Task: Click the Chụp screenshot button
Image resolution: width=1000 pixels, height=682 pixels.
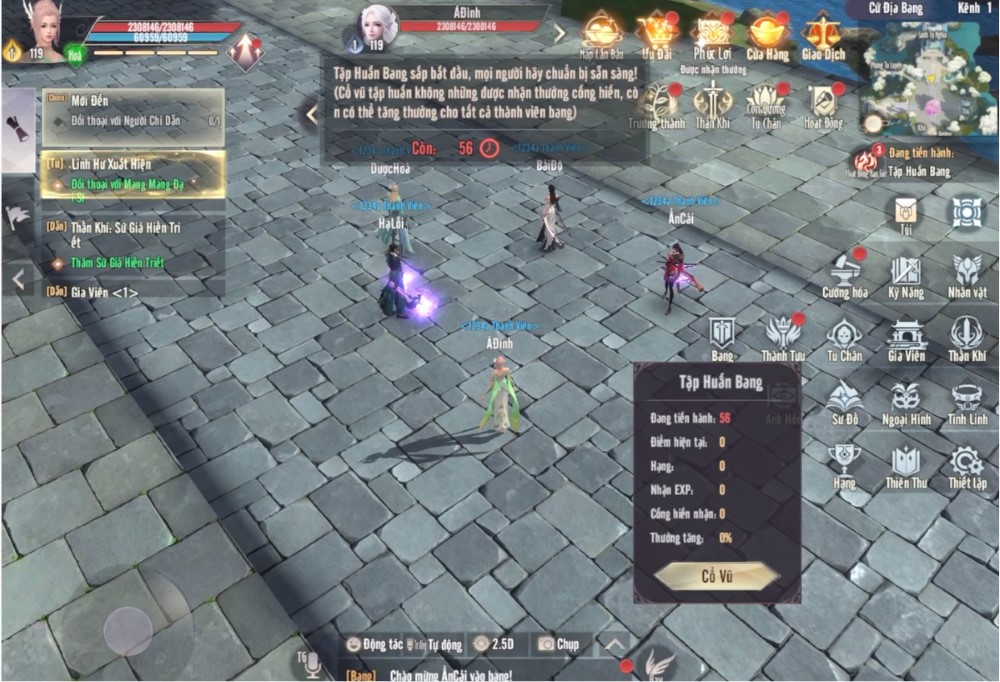Action: click(x=558, y=644)
